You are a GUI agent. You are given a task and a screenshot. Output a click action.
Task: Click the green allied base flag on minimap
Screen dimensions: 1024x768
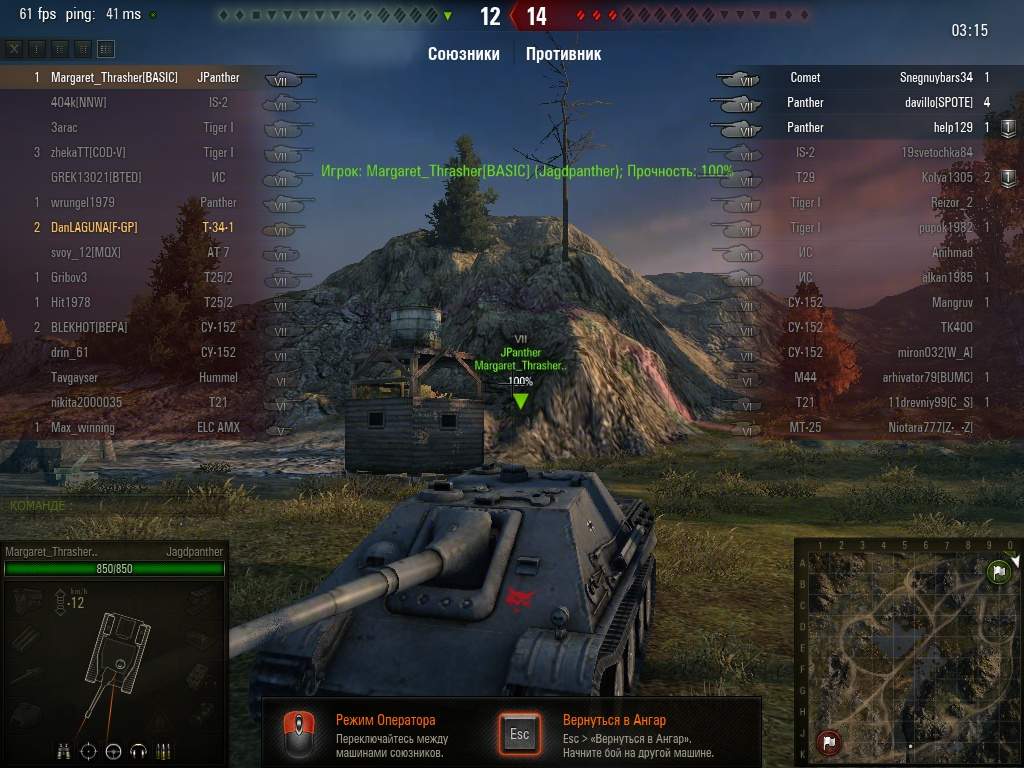(998, 573)
